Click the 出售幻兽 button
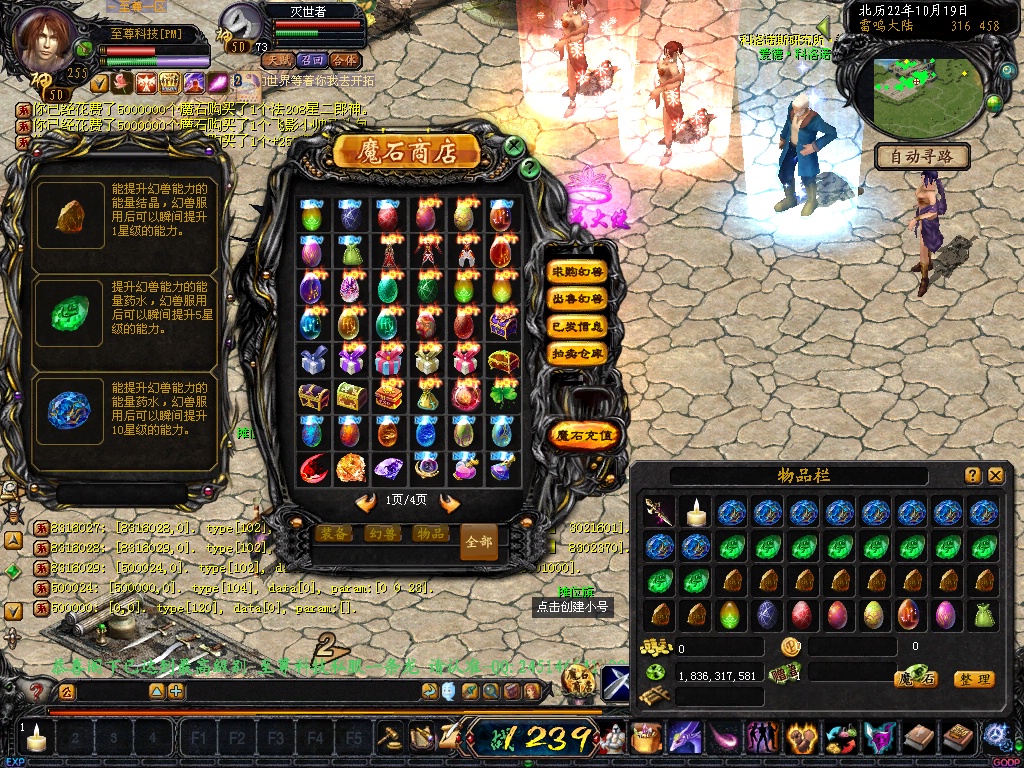 coord(577,298)
